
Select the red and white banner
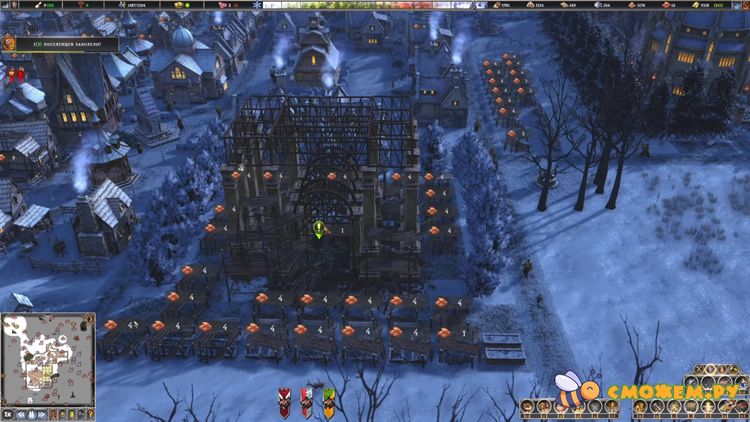click(306, 401)
